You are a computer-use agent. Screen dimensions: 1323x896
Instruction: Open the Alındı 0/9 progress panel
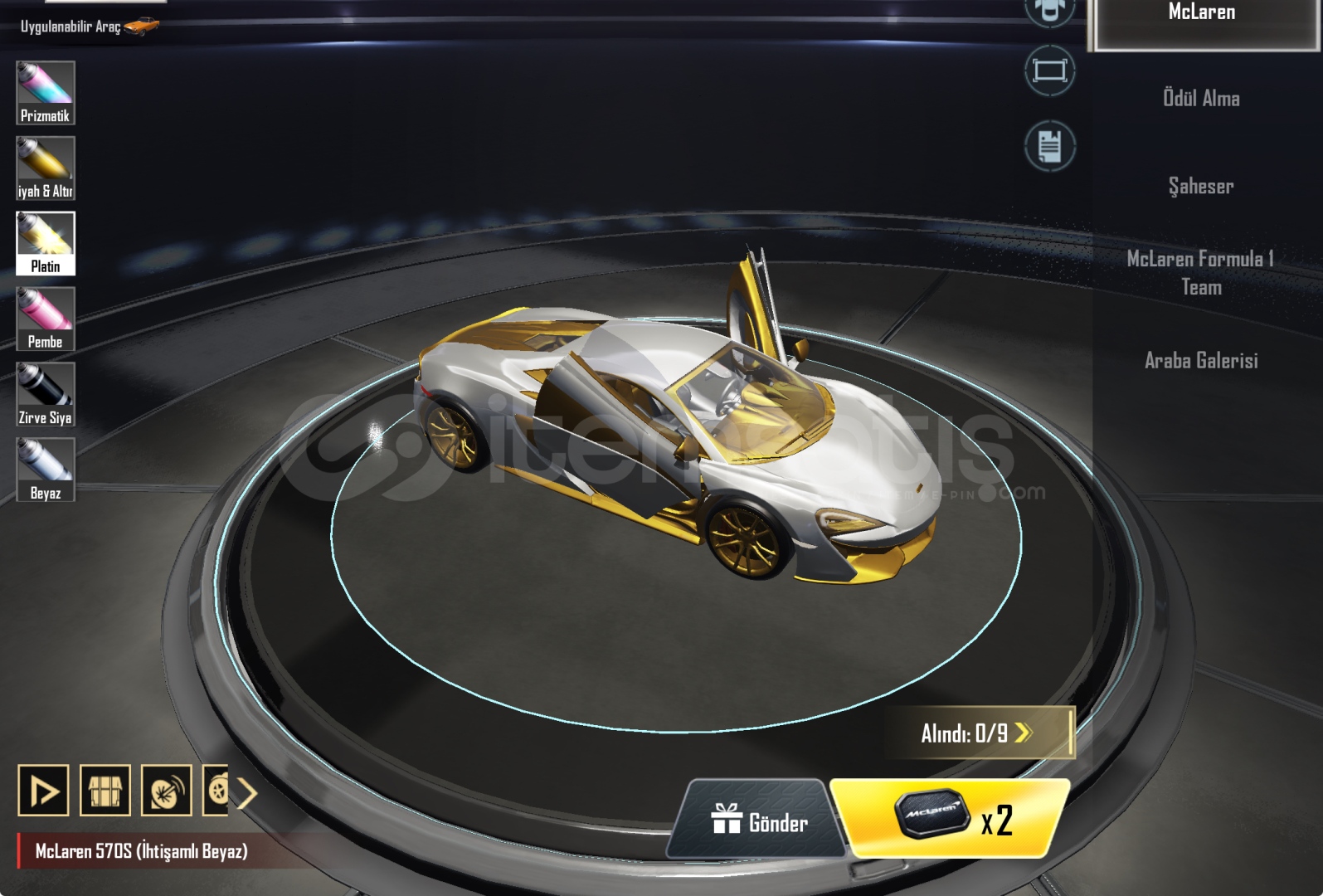pos(977,733)
